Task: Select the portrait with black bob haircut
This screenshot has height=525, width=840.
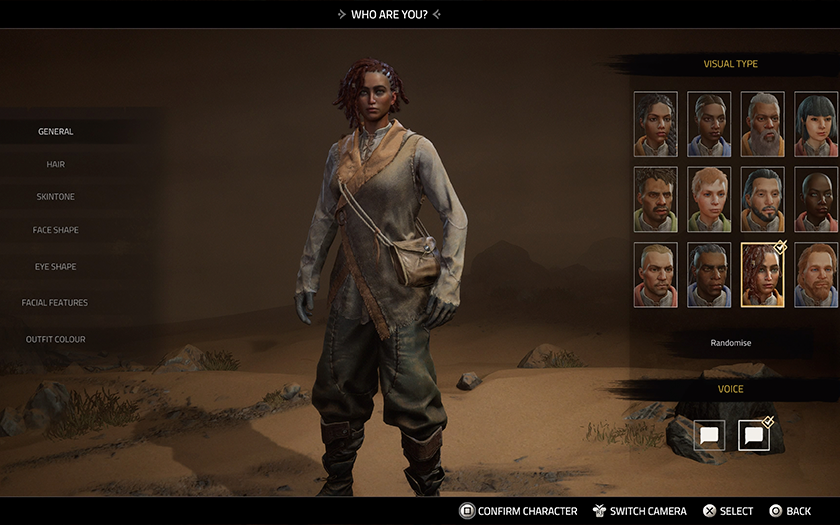Action: (x=816, y=124)
